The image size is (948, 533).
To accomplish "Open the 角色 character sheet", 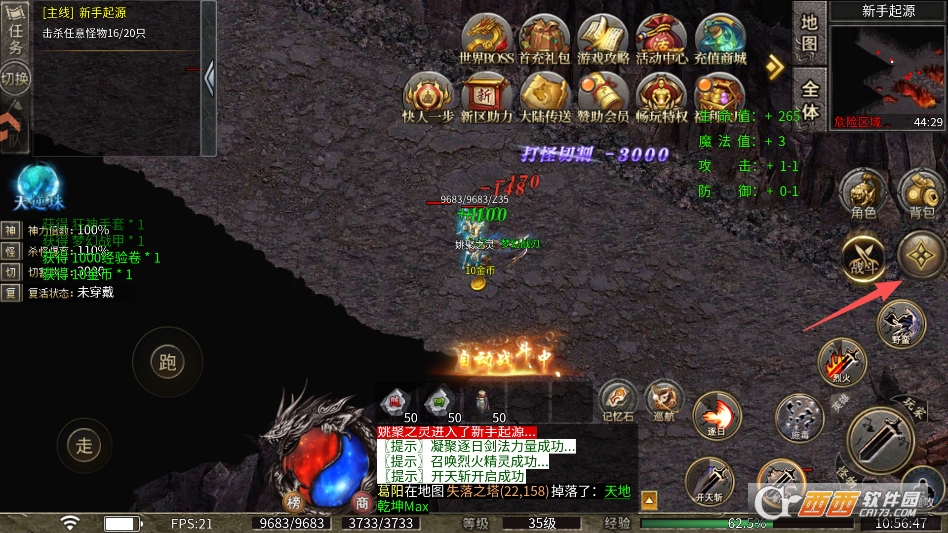I will point(863,192).
